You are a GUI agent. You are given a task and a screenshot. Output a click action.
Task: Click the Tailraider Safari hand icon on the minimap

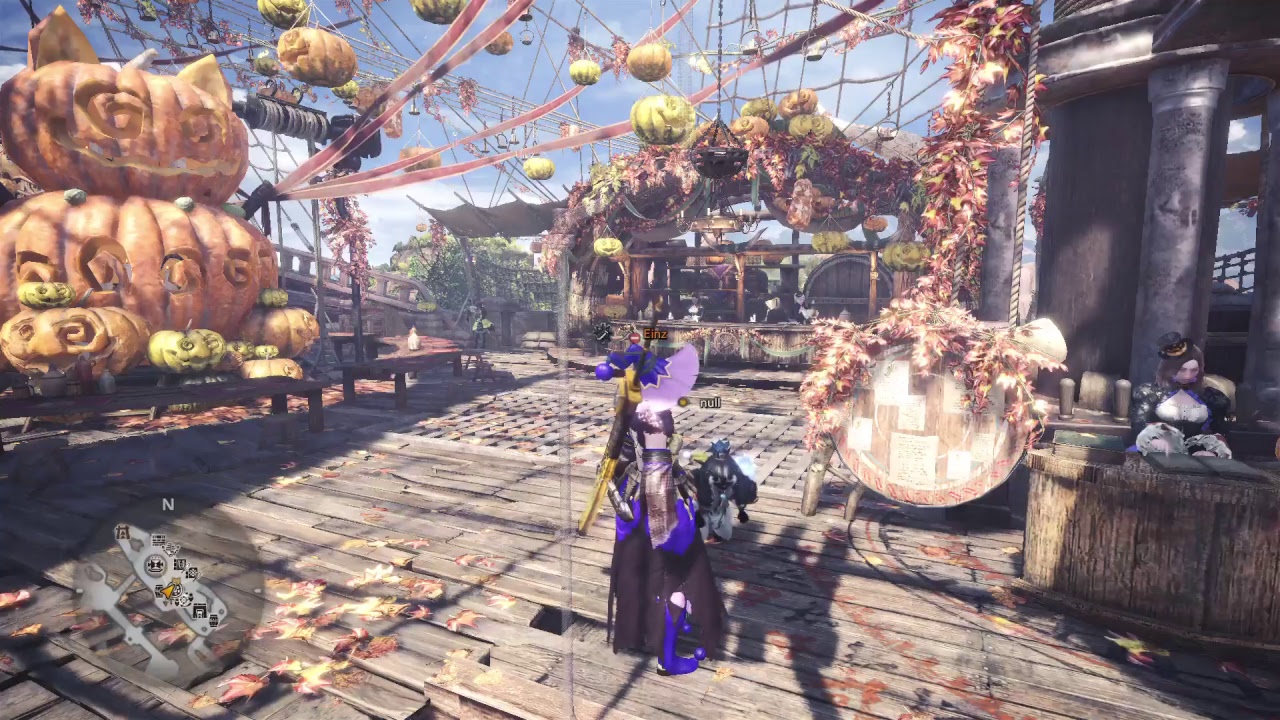point(172,550)
